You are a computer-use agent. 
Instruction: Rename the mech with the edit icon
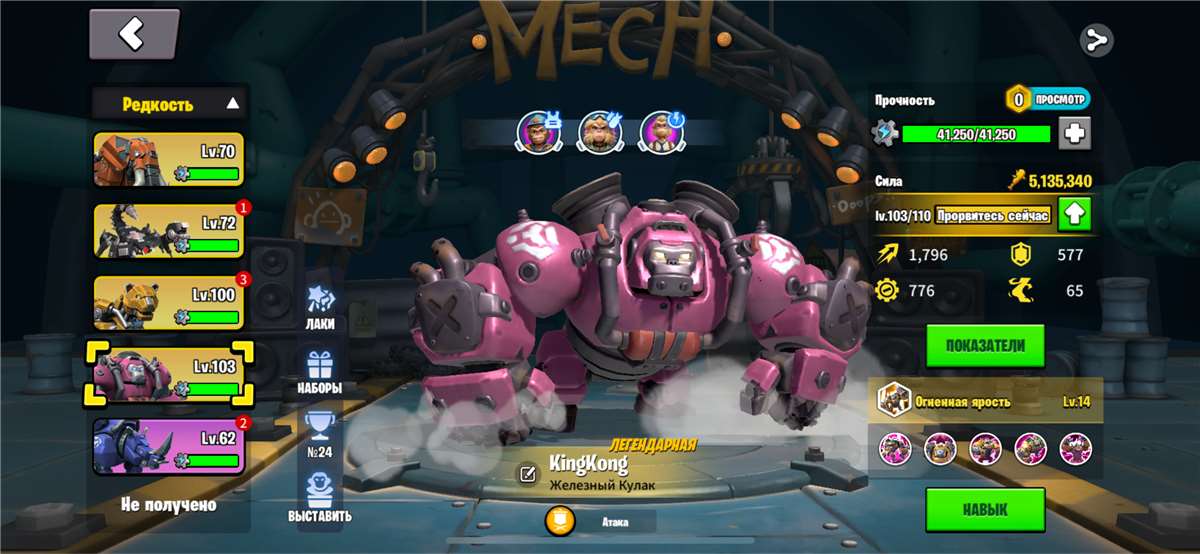527,474
